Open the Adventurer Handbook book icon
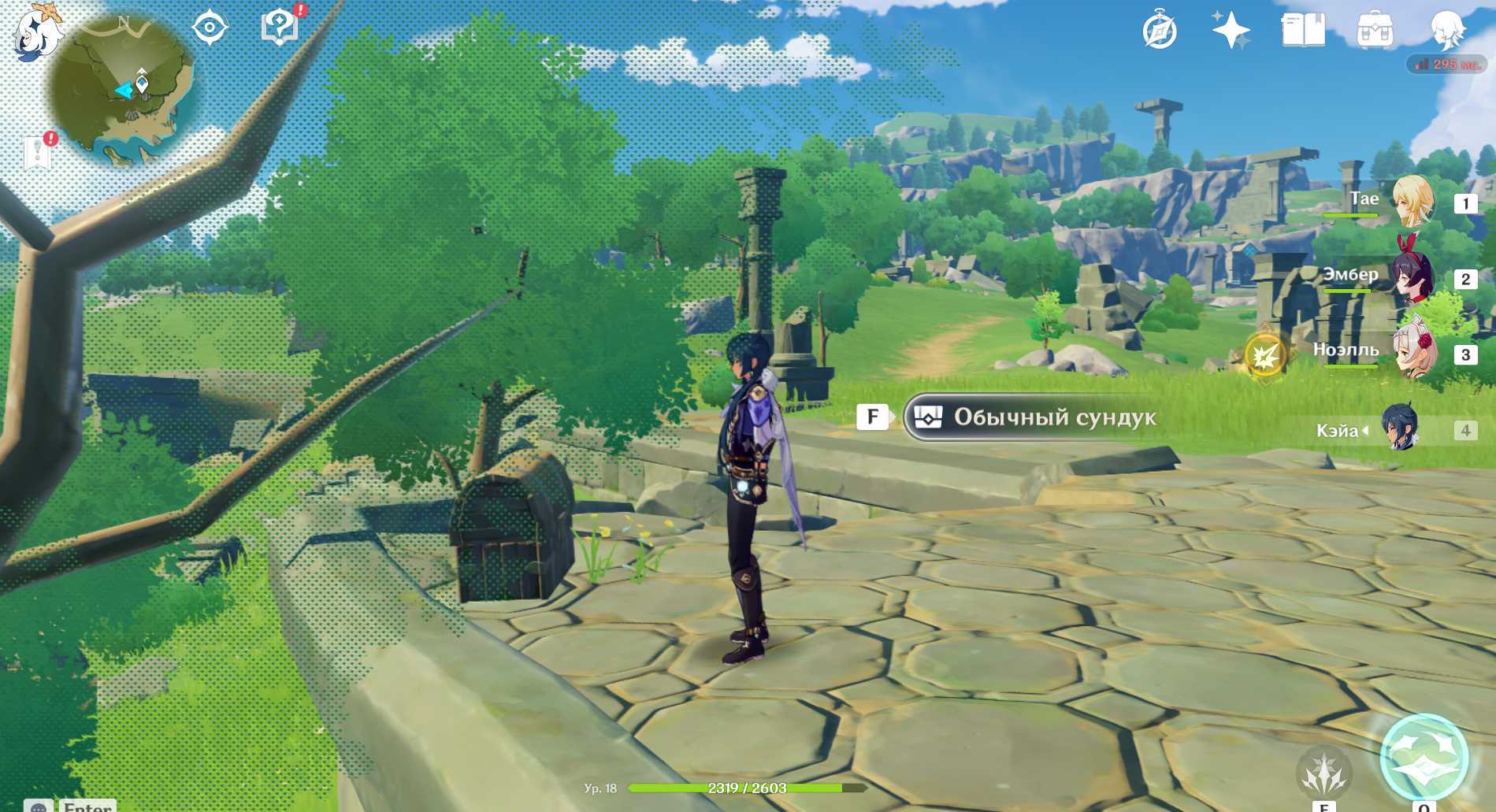1496x812 pixels. coord(1302,32)
